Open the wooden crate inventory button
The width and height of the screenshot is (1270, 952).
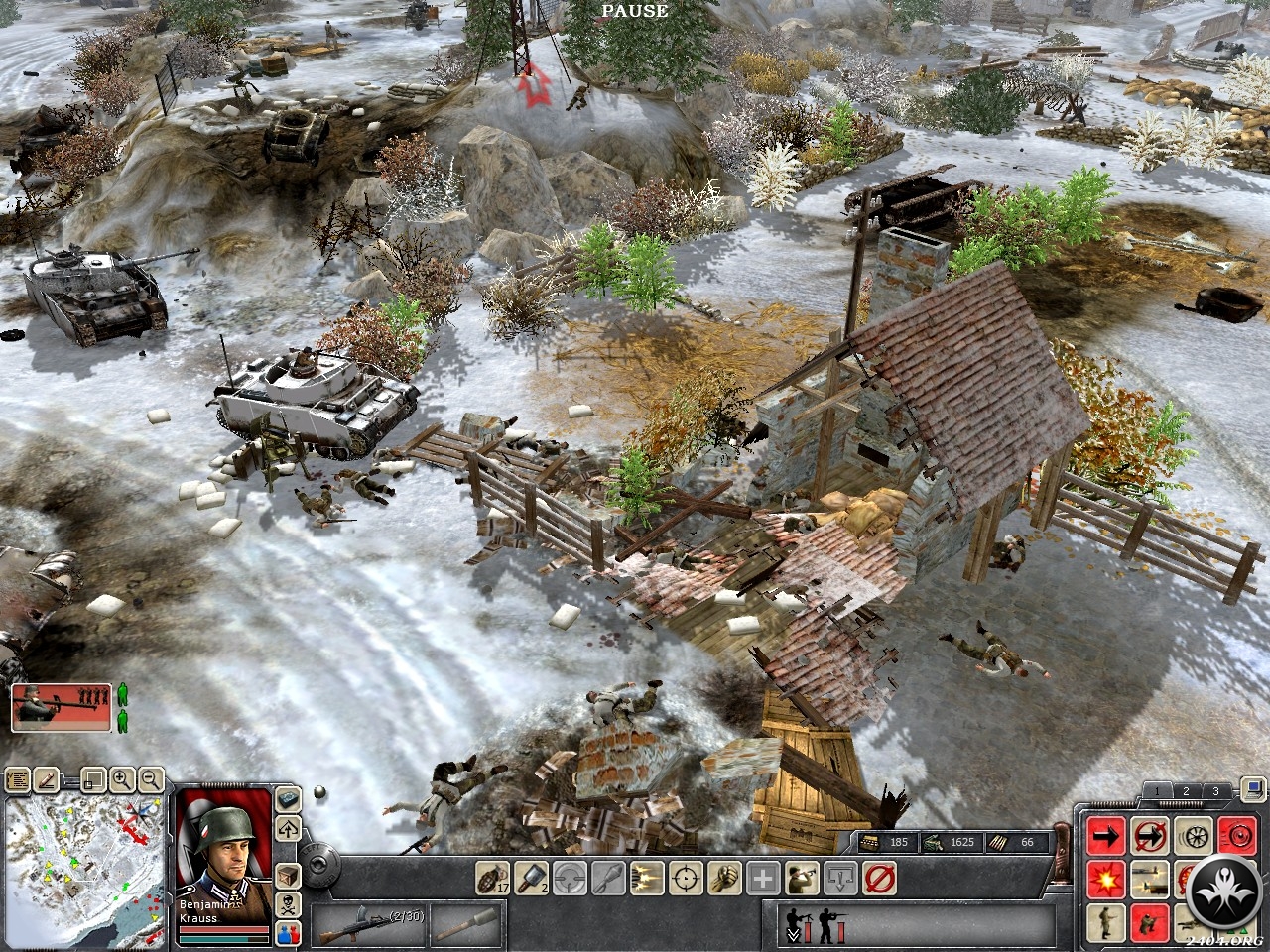(289, 876)
